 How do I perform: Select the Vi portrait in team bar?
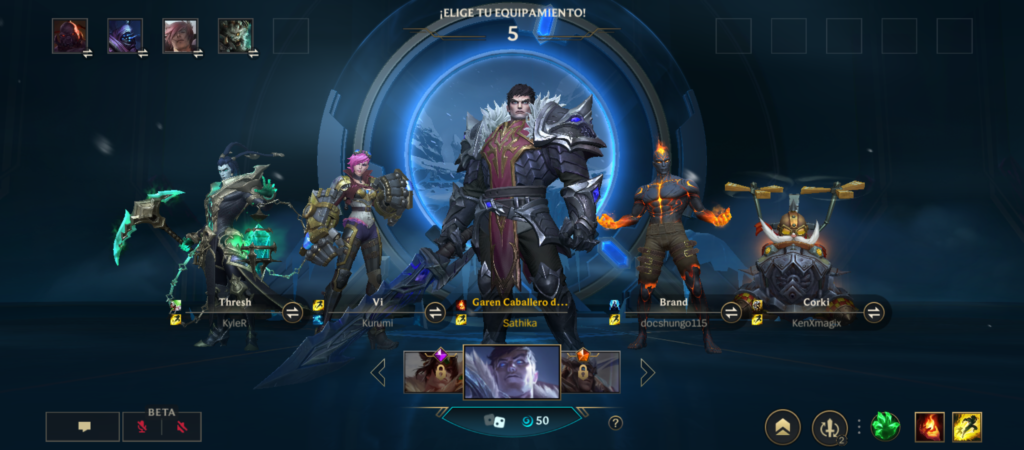click(181, 35)
